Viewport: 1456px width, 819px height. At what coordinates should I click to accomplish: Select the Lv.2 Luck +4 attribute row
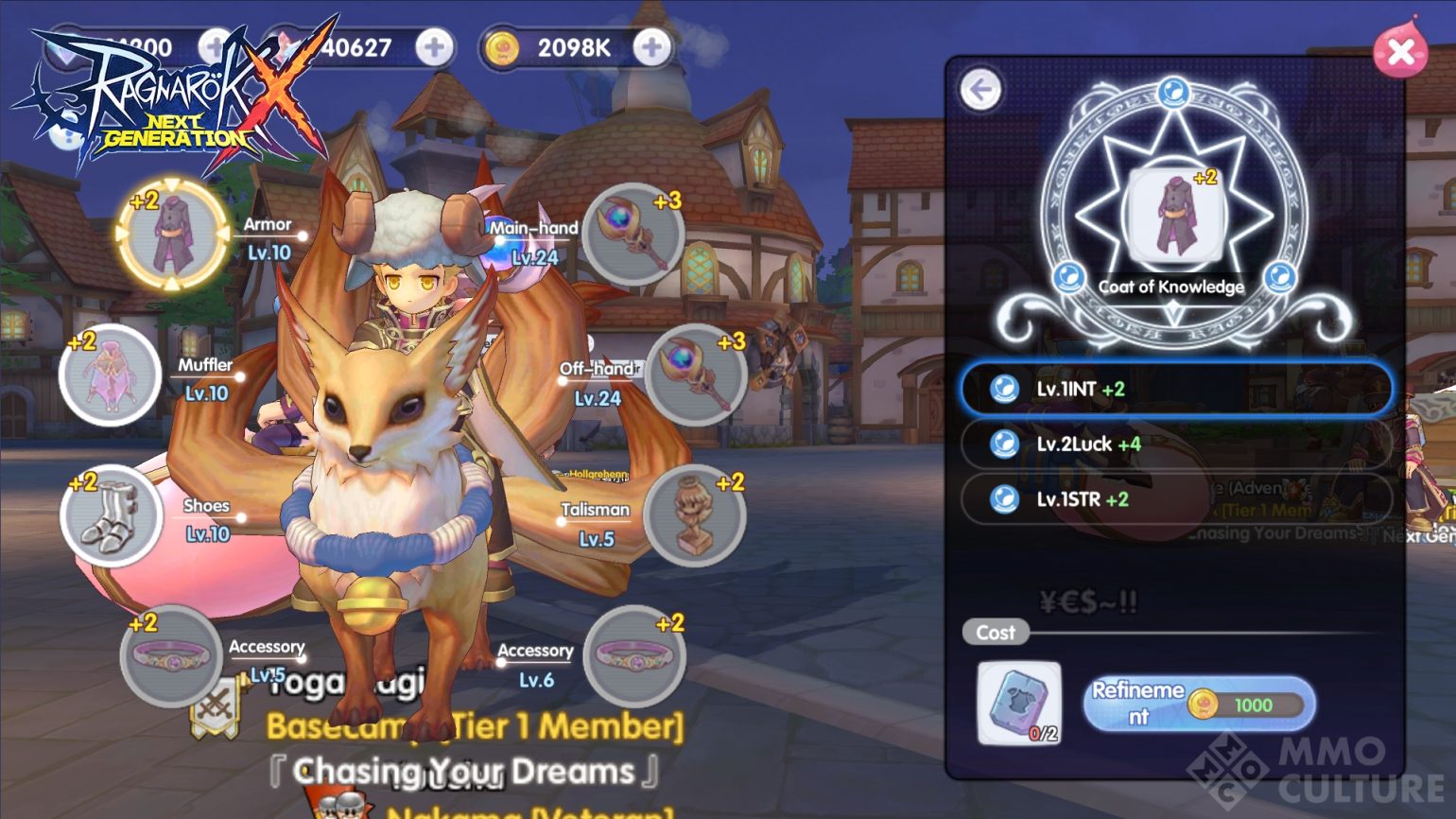[1175, 444]
